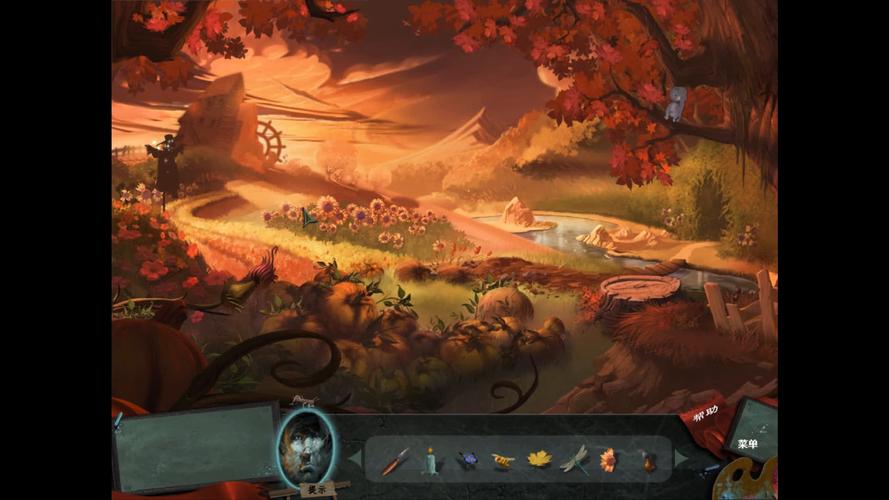Pick the dragonfly inventory item
This screenshot has height=500, width=889.
click(x=575, y=459)
